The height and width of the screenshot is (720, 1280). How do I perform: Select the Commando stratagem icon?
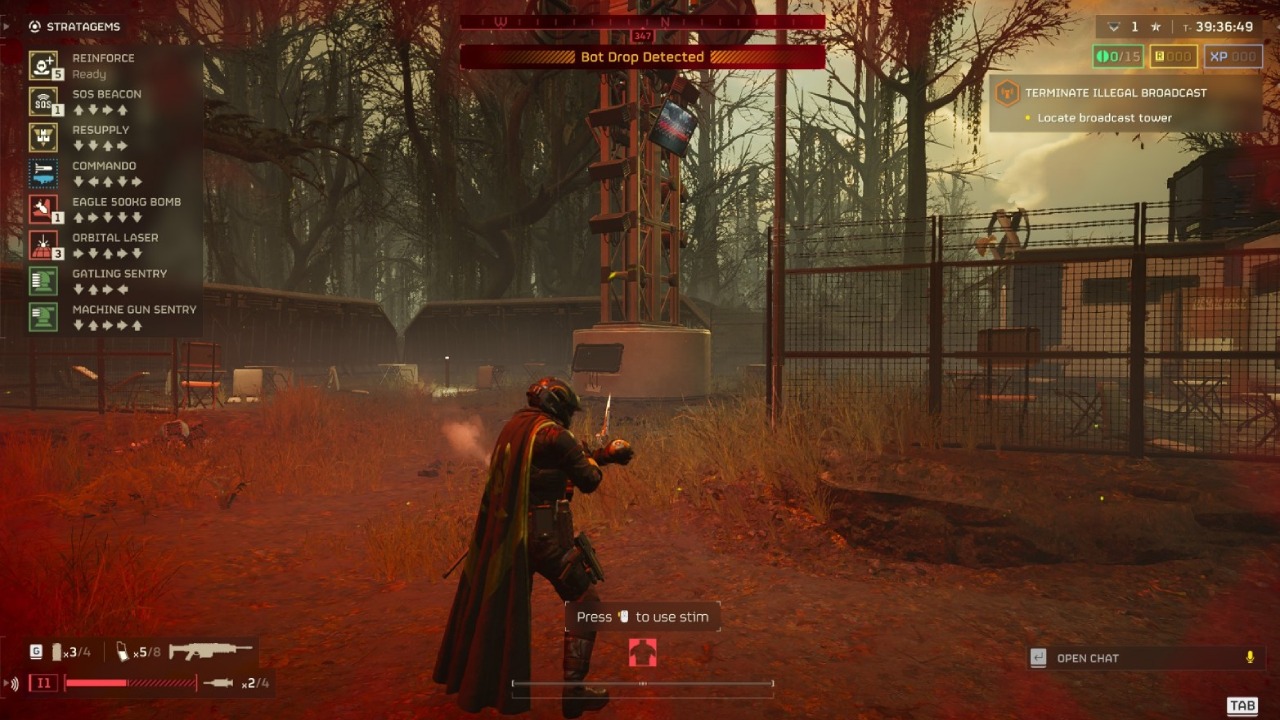pos(43,173)
